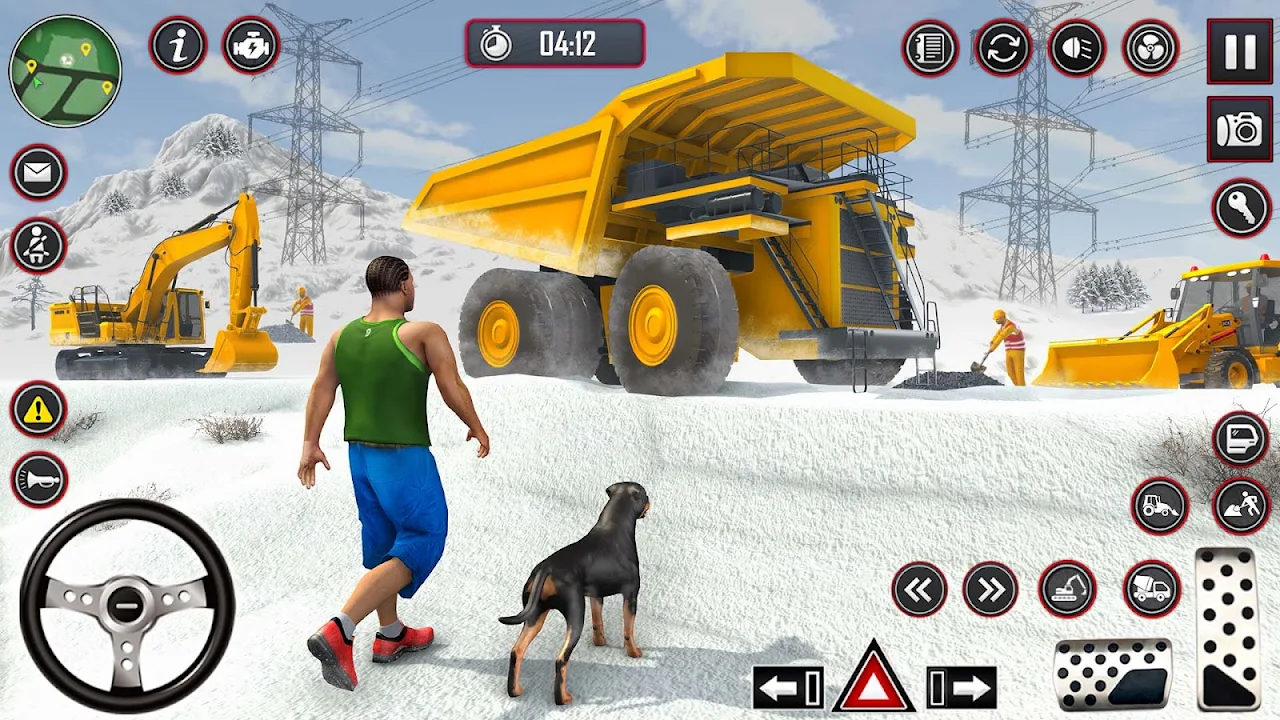Tap the camera view button
This screenshot has height=720, width=1280.
tap(1240, 129)
